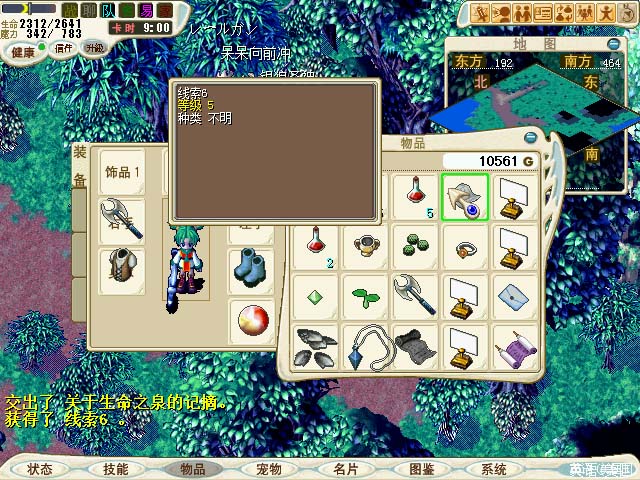Click the 健康 health button
The width and height of the screenshot is (640, 480).
point(22,51)
